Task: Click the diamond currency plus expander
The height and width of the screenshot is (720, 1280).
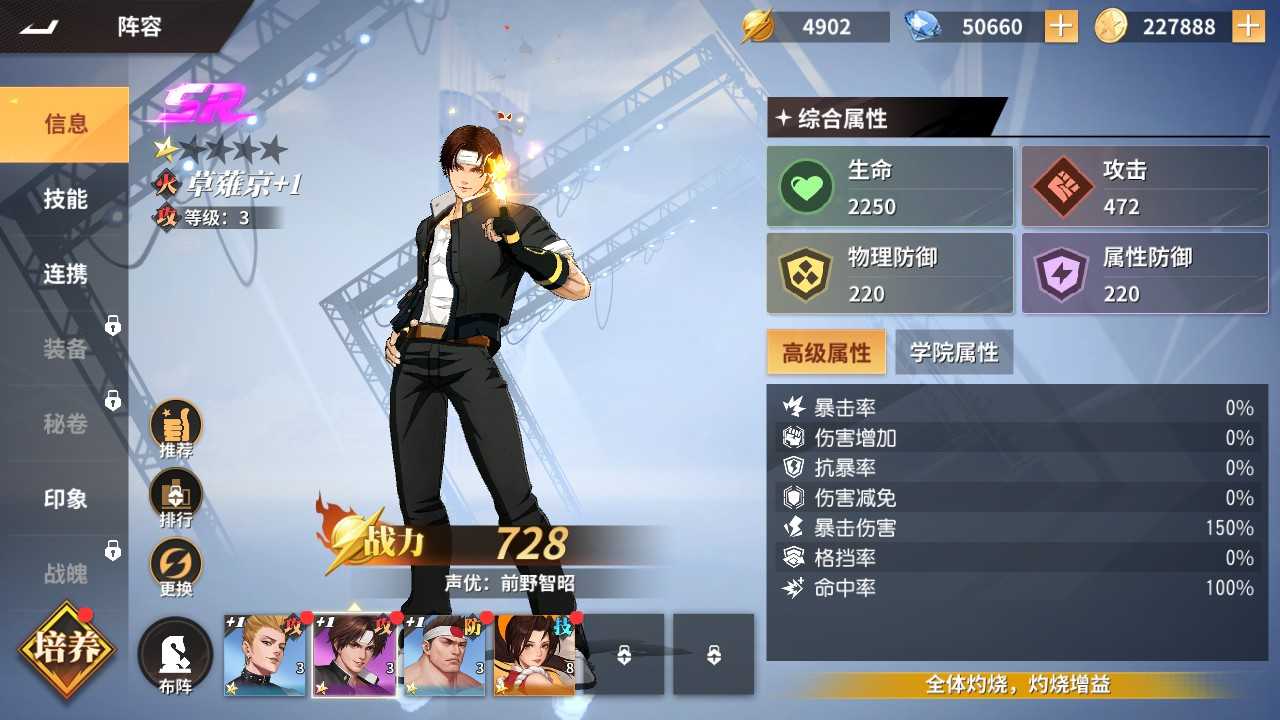Action: click(x=1059, y=26)
